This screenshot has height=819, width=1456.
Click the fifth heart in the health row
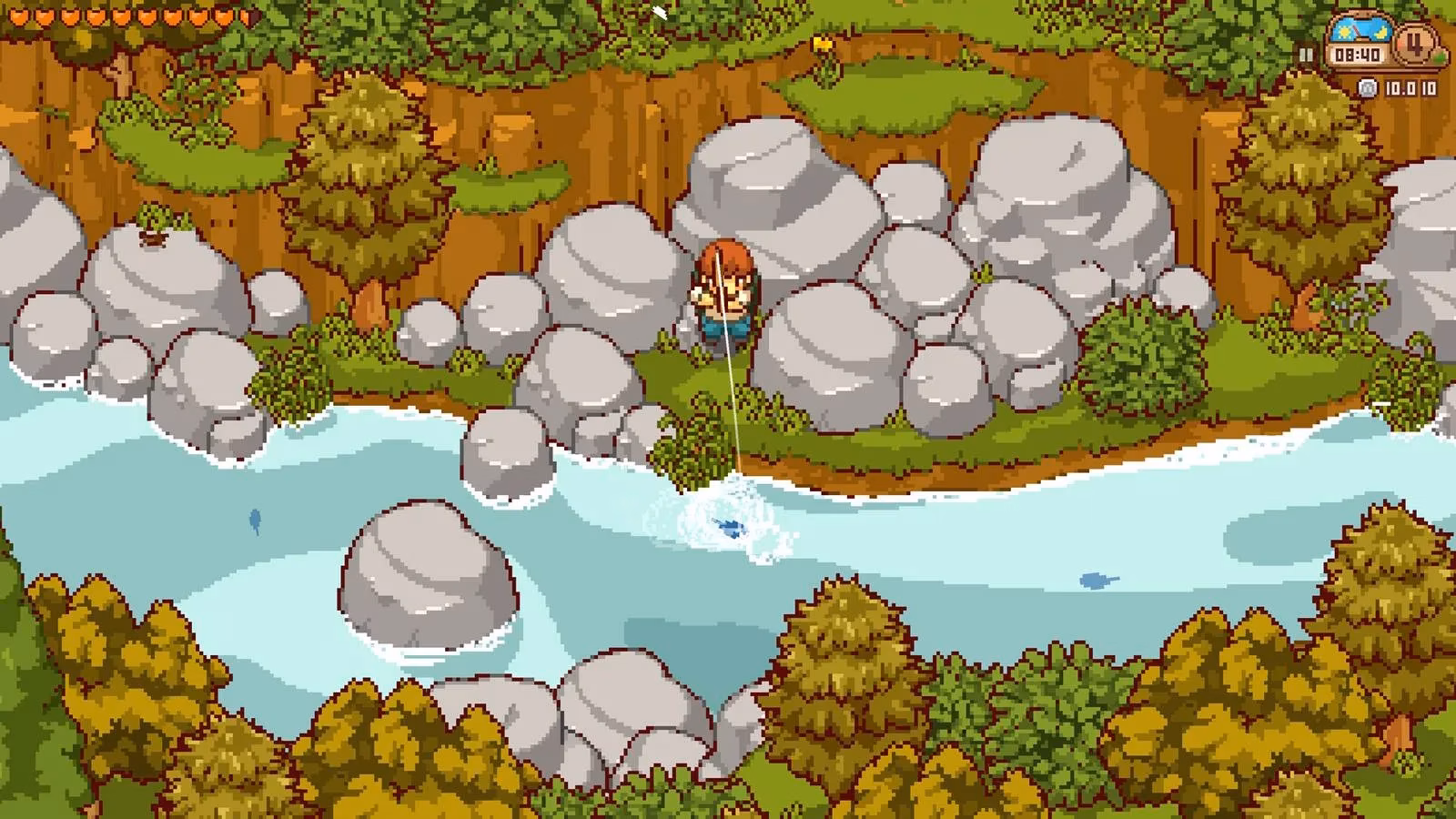(121, 17)
